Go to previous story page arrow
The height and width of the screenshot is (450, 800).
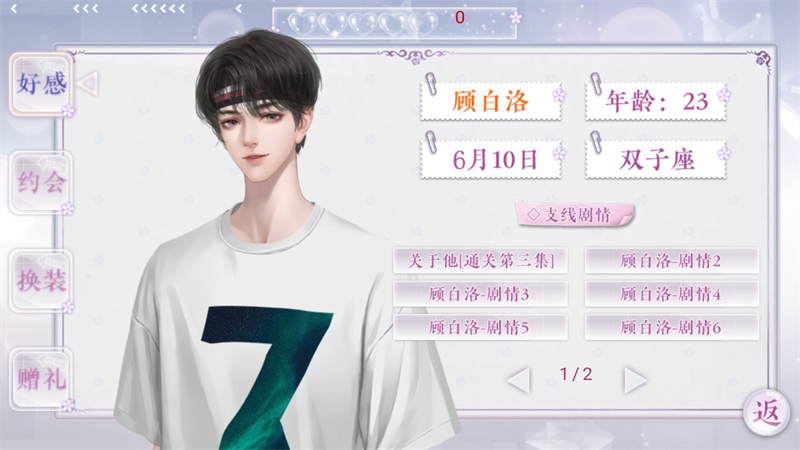518,379
